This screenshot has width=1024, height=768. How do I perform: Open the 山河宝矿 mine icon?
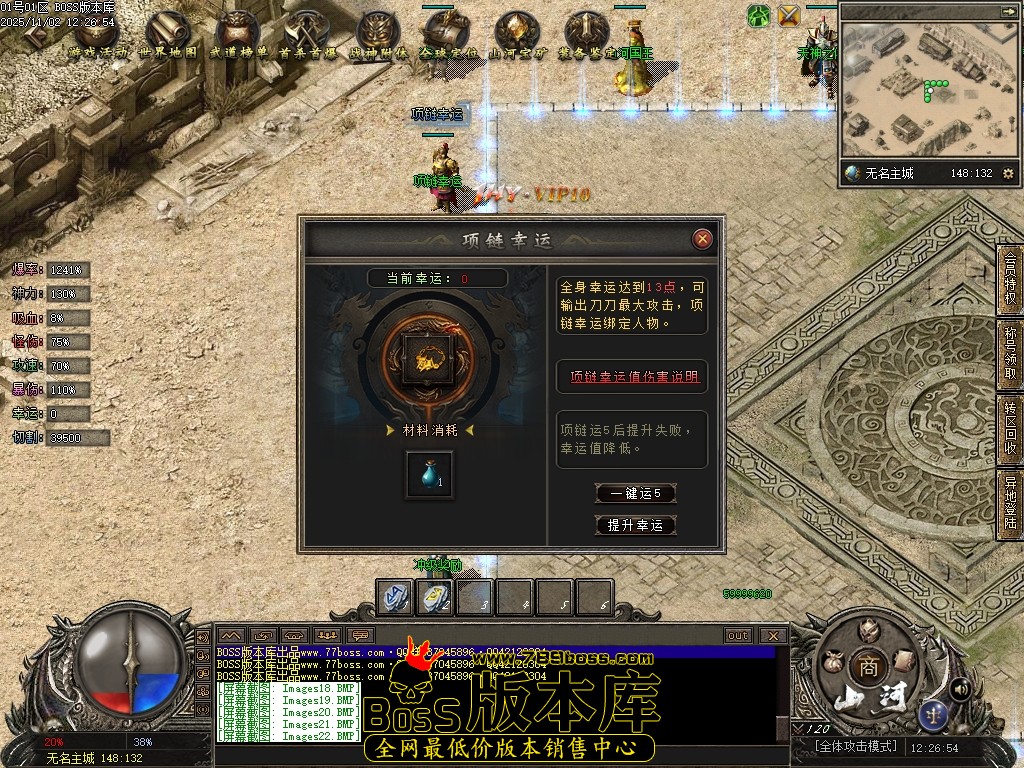[x=517, y=34]
